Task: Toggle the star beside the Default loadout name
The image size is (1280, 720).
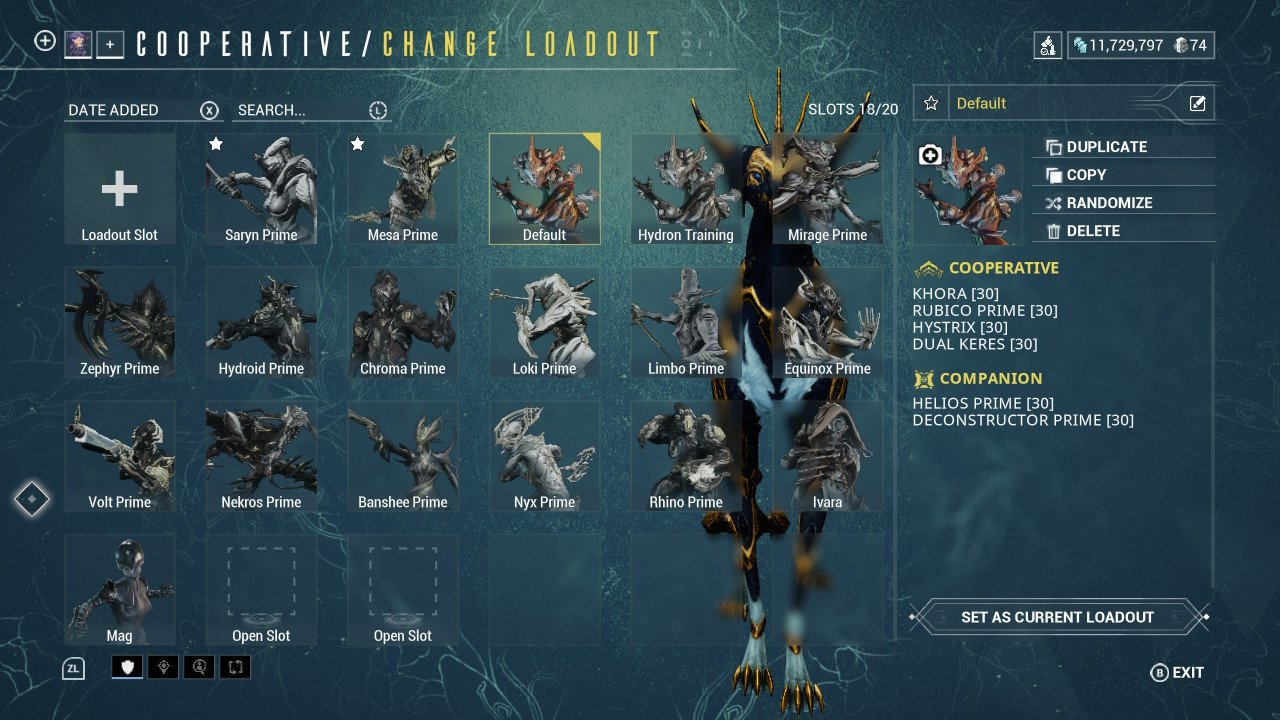Action: pos(931,102)
